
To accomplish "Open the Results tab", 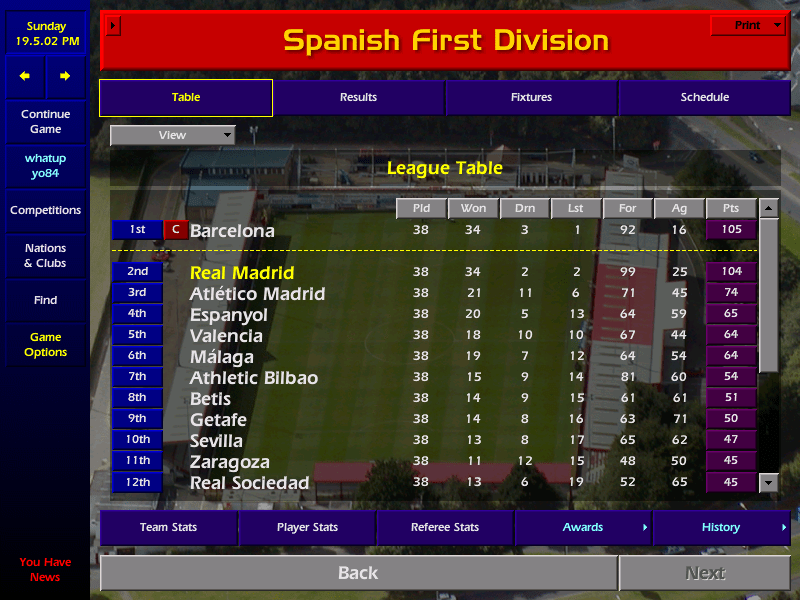I will pos(358,97).
